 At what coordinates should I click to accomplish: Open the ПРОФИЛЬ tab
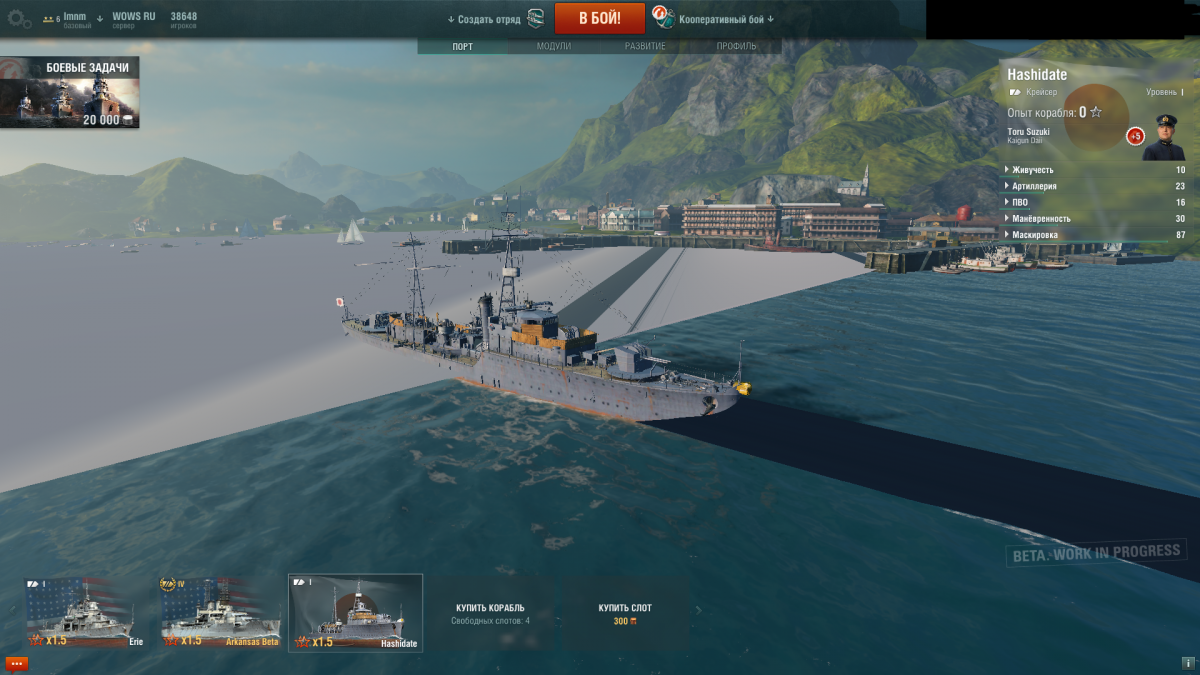(736, 46)
